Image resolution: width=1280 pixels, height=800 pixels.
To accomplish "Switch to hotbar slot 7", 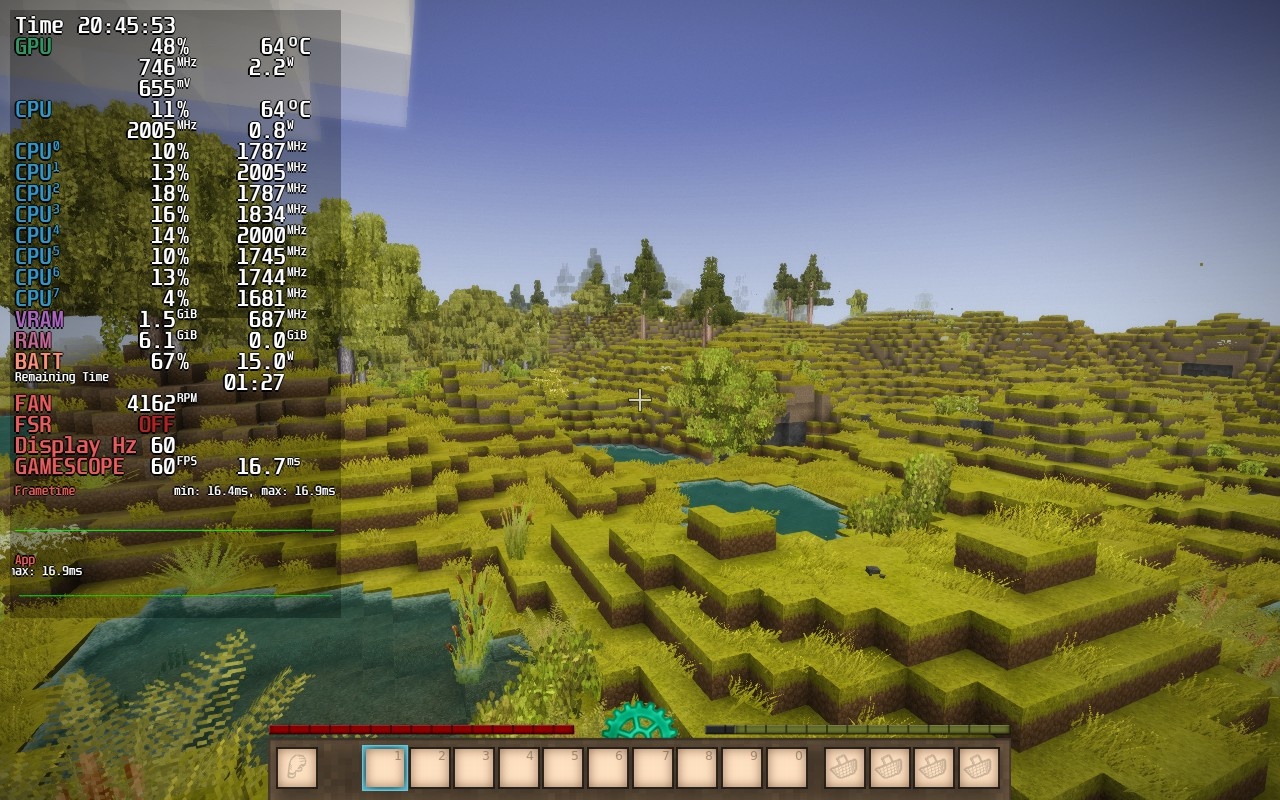I will tap(652, 768).
